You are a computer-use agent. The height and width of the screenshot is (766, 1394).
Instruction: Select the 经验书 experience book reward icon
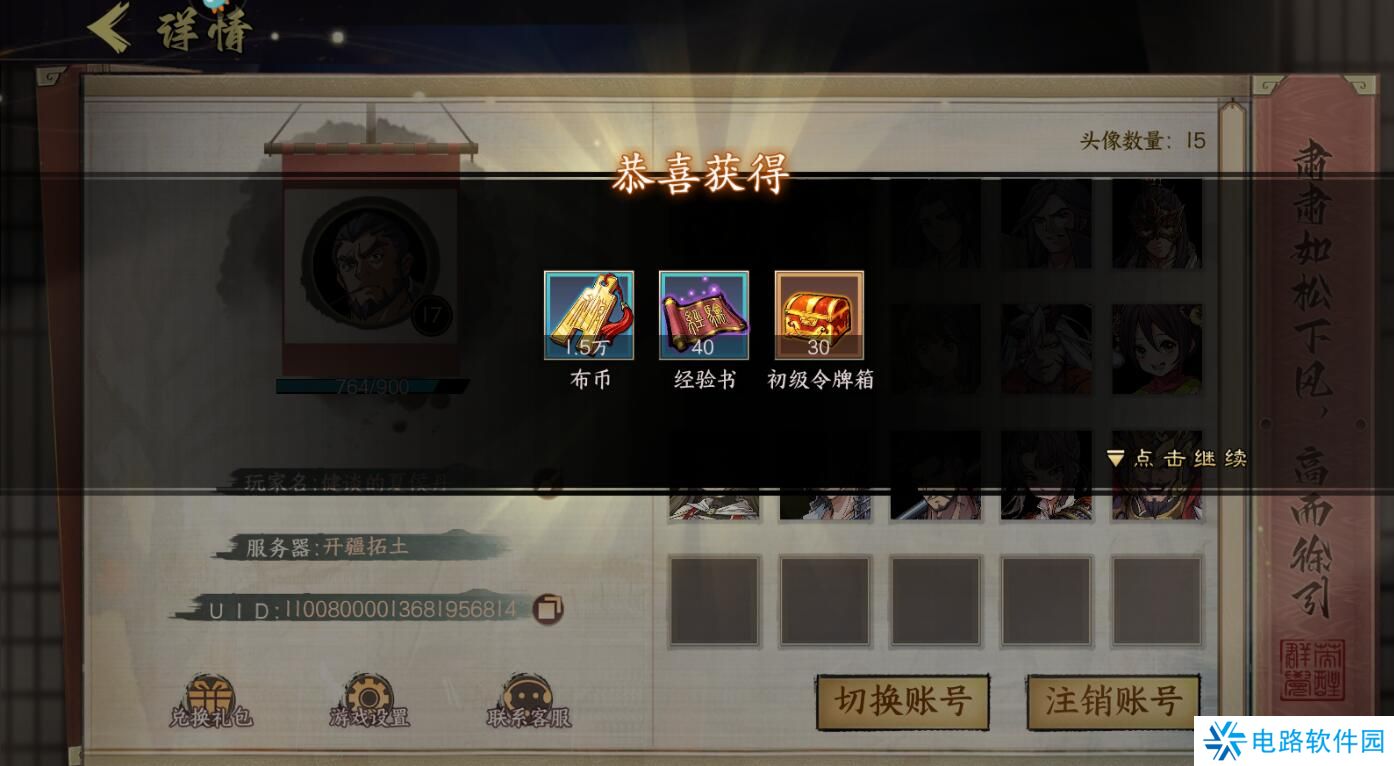click(x=704, y=315)
